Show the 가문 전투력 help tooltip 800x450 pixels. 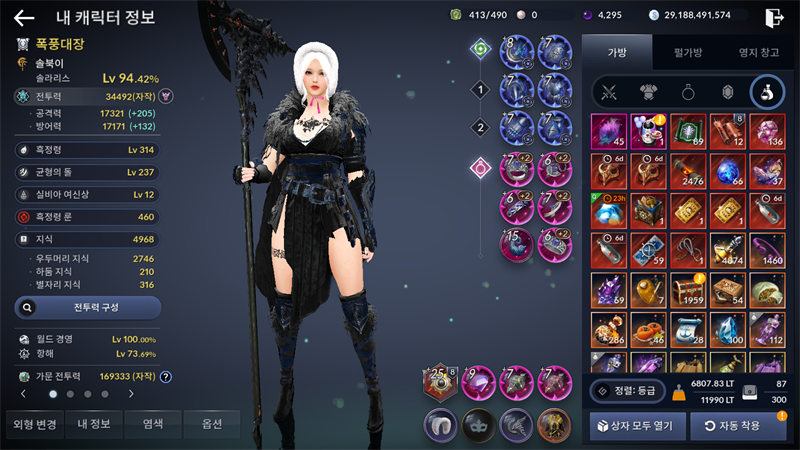pyautogui.click(x=166, y=377)
